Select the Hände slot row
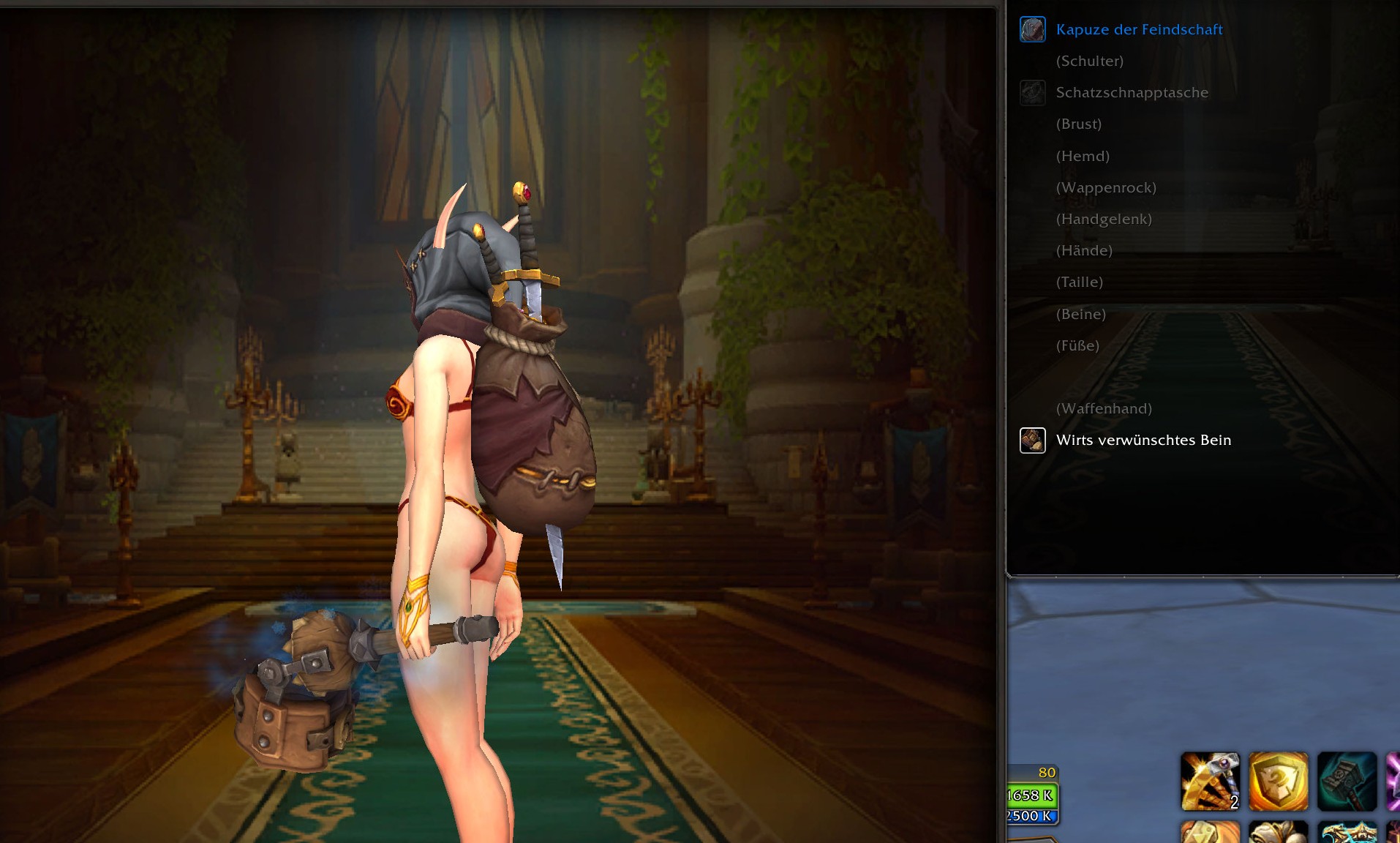Screen dimensions: 1400x843 [x=1084, y=251]
